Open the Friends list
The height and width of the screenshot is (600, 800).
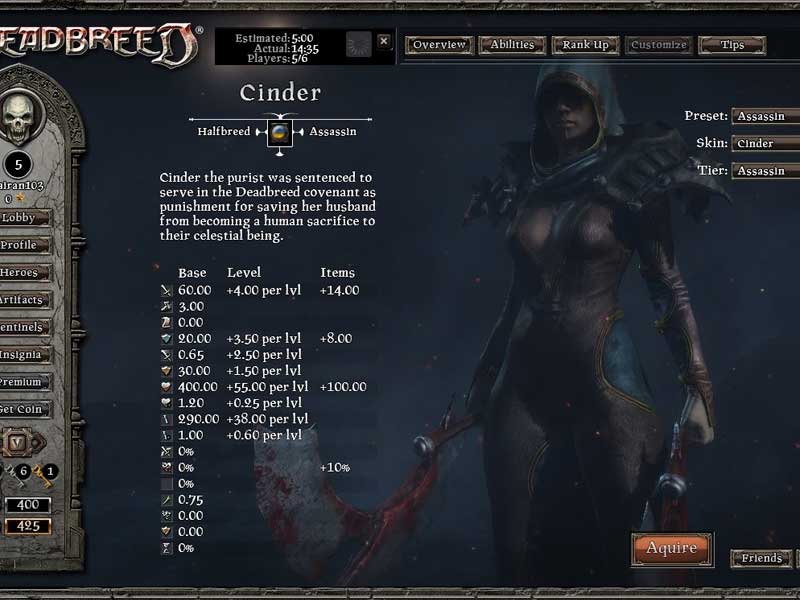tap(761, 558)
